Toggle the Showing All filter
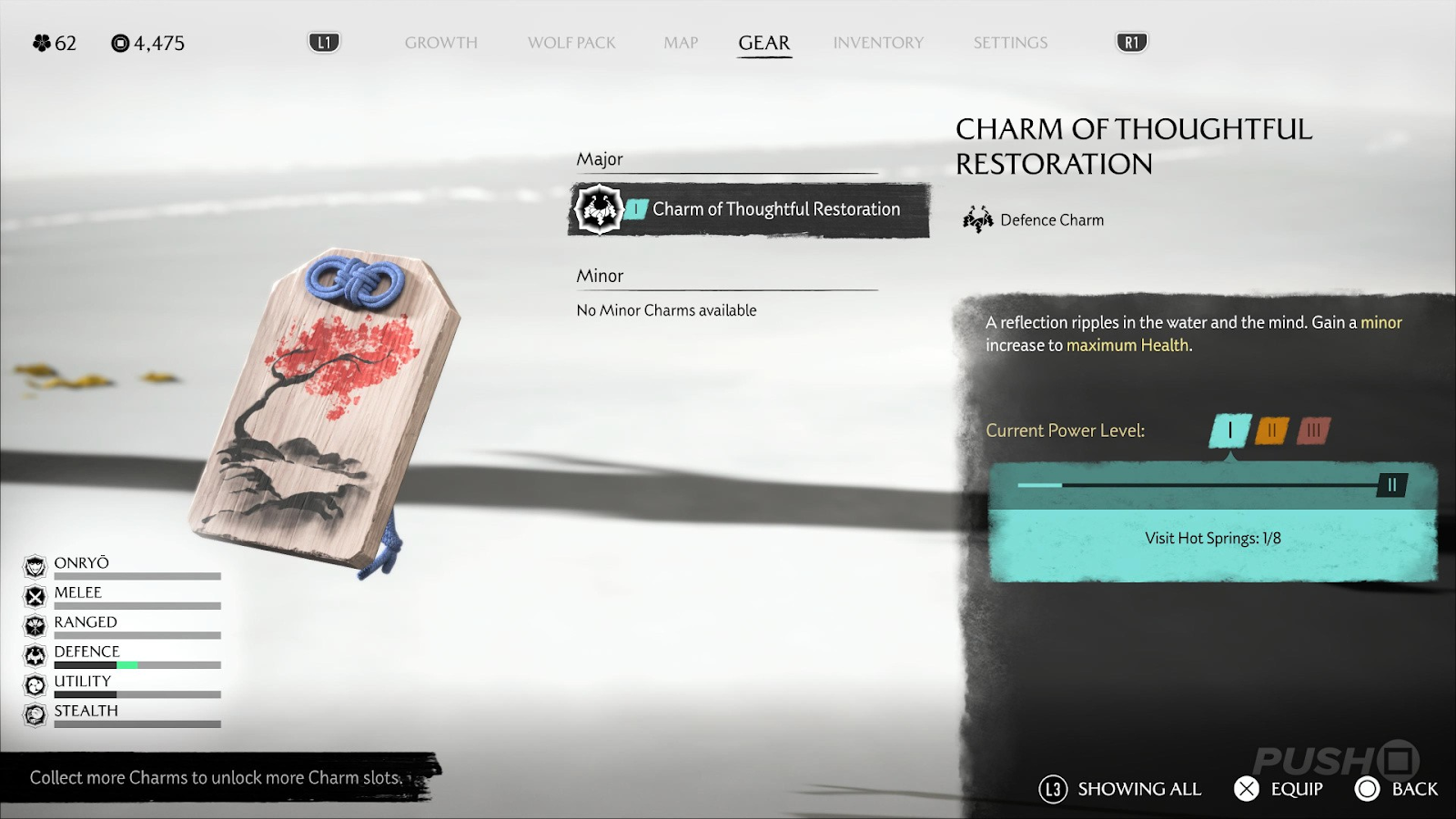1456x819 pixels. point(1120,789)
